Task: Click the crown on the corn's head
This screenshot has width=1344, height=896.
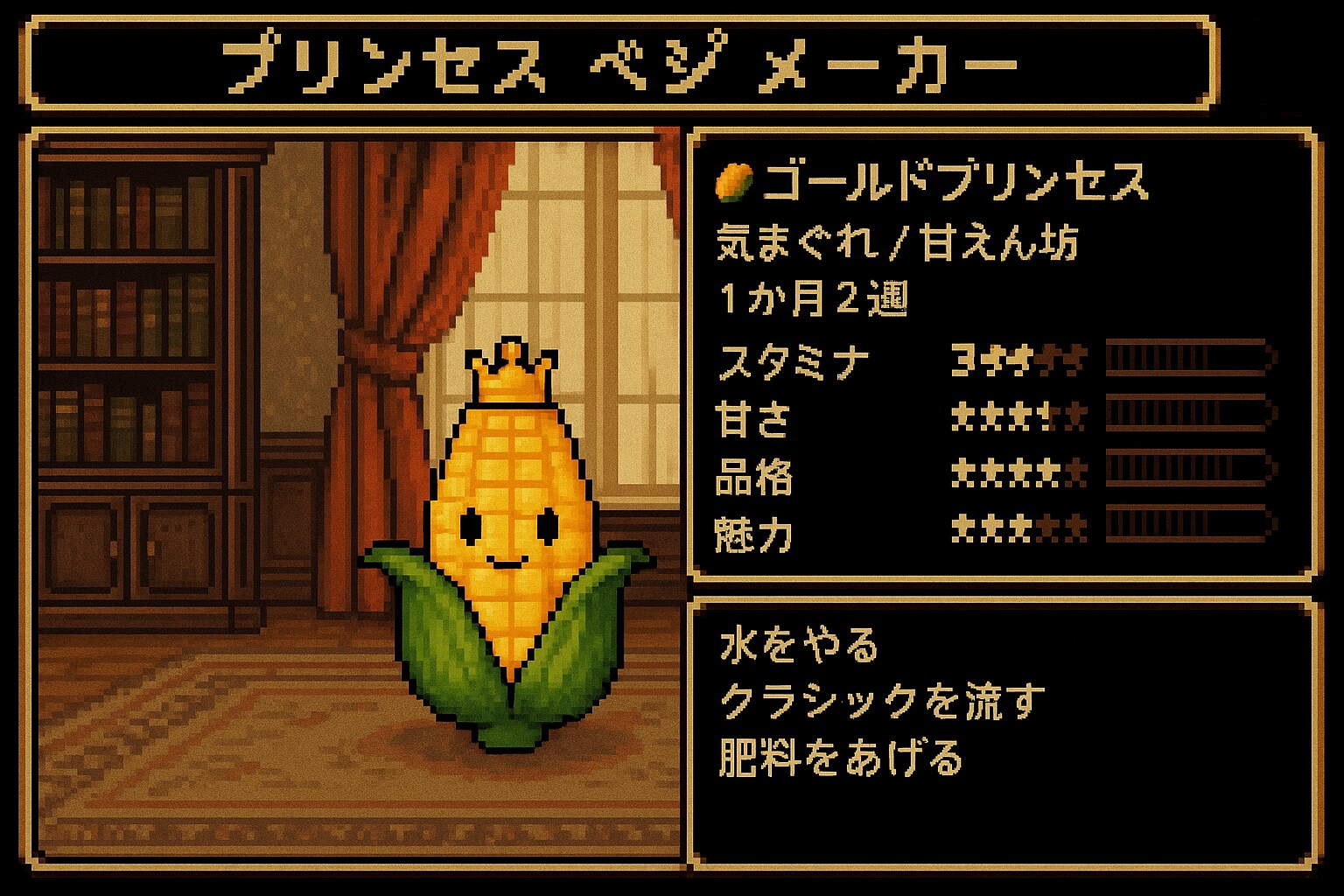Action: tap(512, 372)
